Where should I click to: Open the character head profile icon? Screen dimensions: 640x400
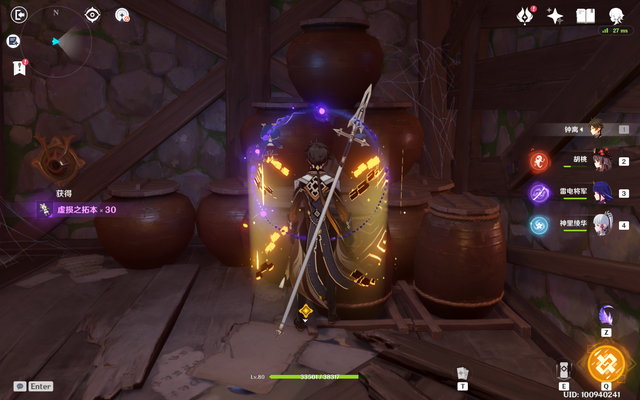click(616, 14)
